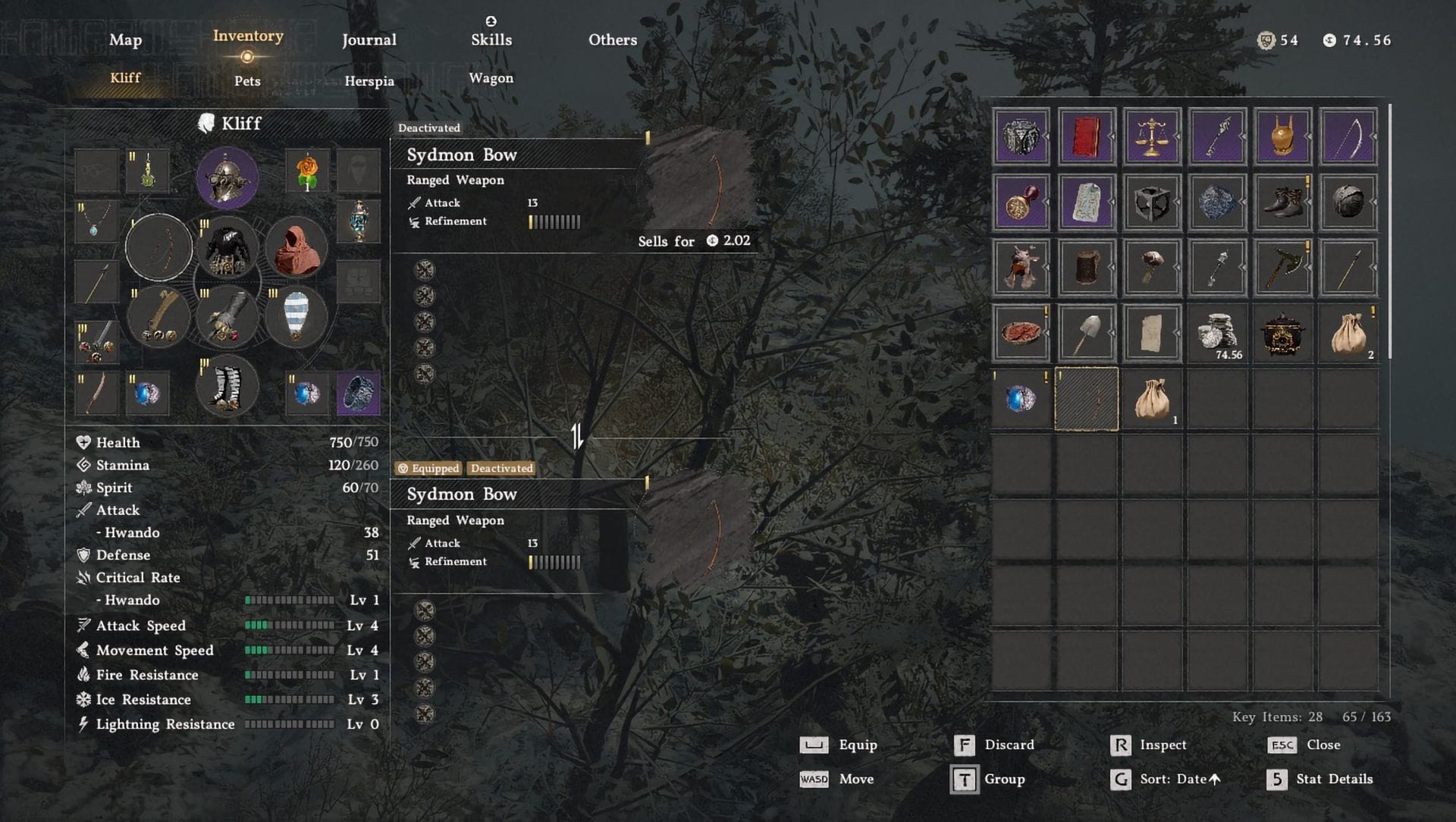Open the Map tab
This screenshot has width=1456, height=822.
point(125,40)
